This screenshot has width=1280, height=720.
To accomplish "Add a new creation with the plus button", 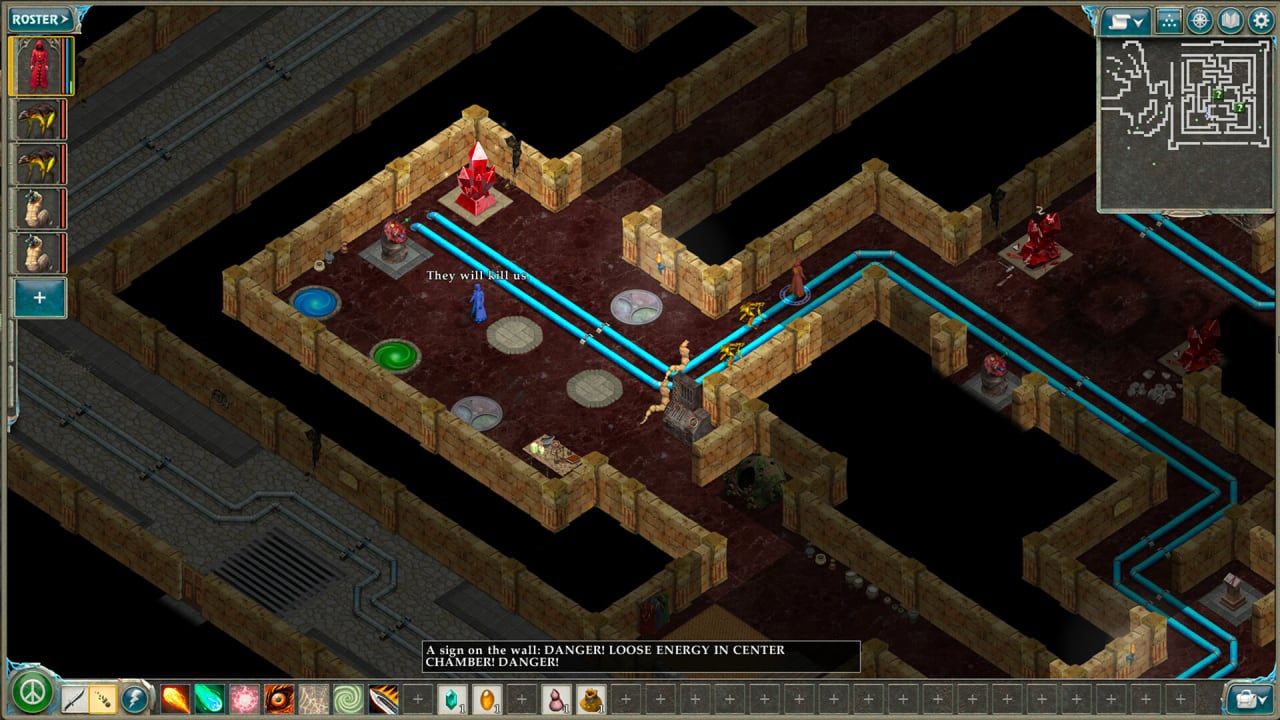I will pos(40,298).
